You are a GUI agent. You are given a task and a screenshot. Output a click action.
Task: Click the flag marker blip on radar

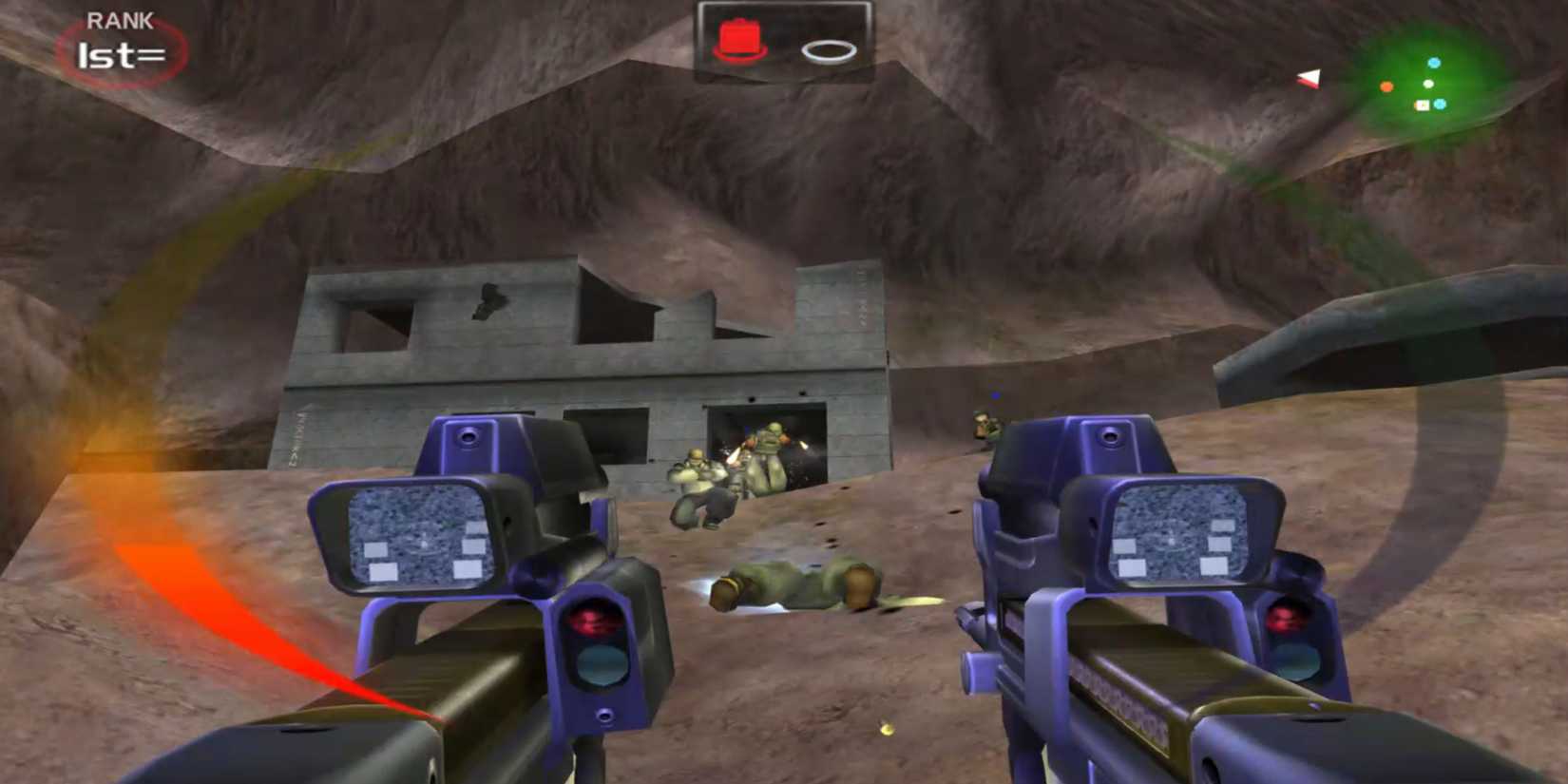click(1422, 105)
